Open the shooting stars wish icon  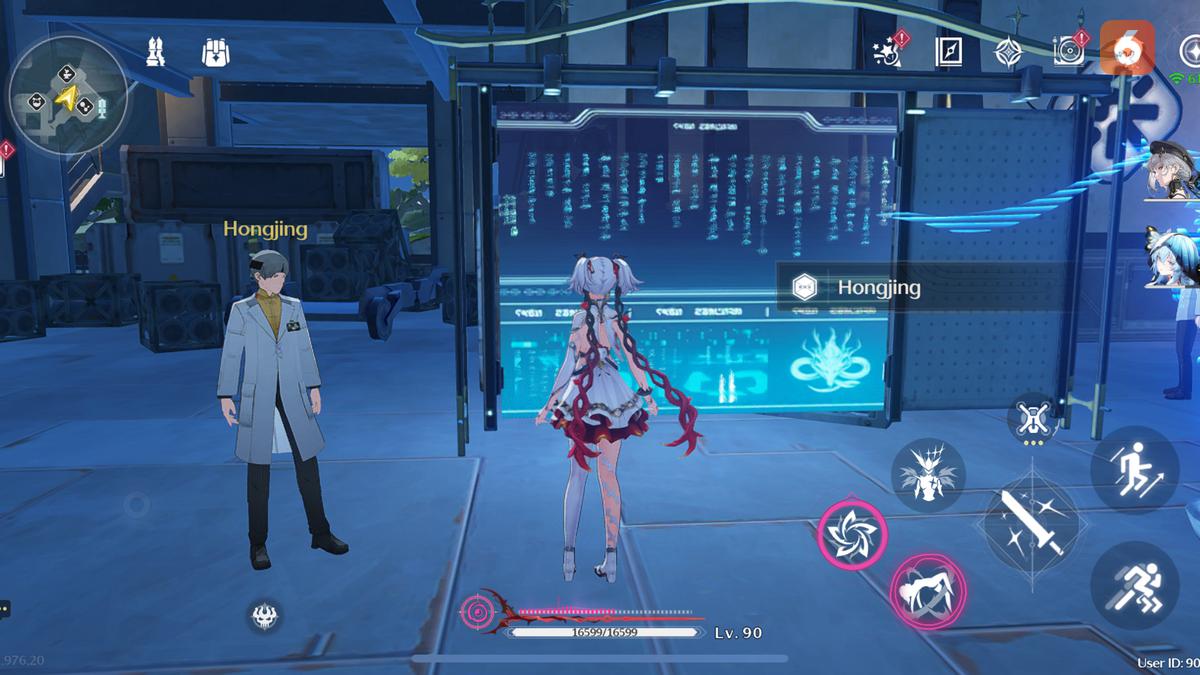[886, 51]
